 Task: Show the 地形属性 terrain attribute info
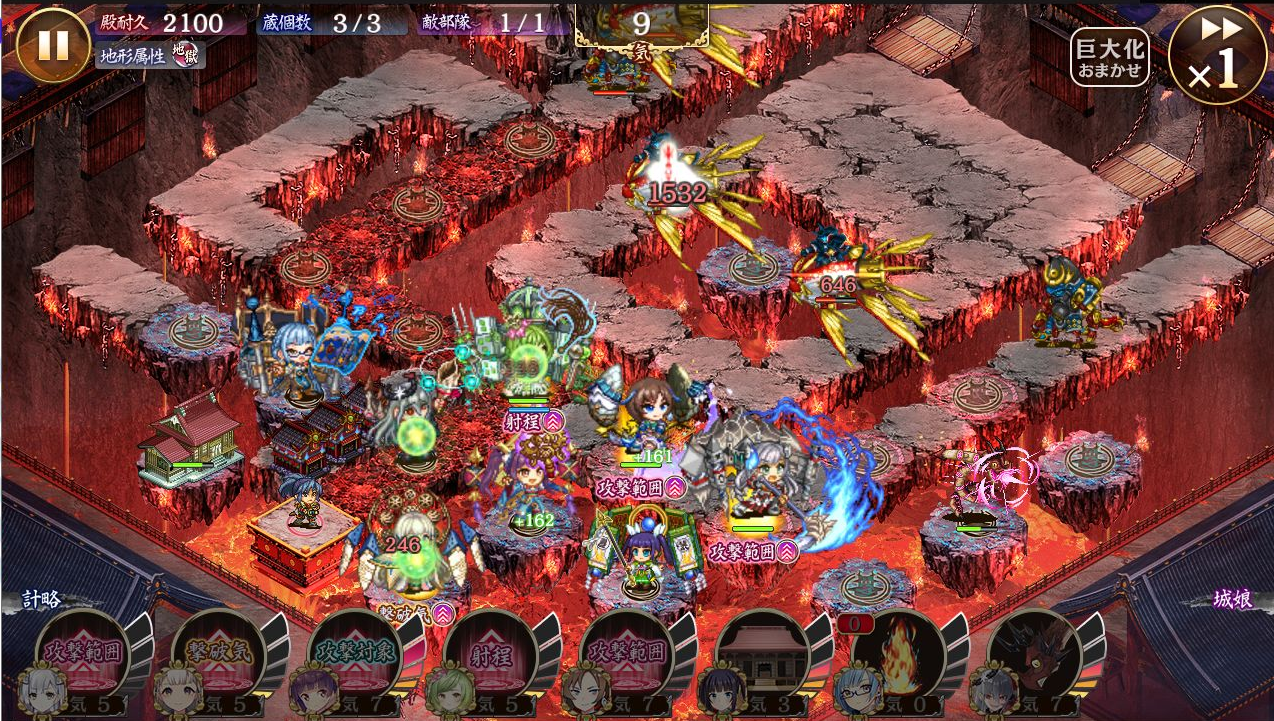click(x=150, y=53)
